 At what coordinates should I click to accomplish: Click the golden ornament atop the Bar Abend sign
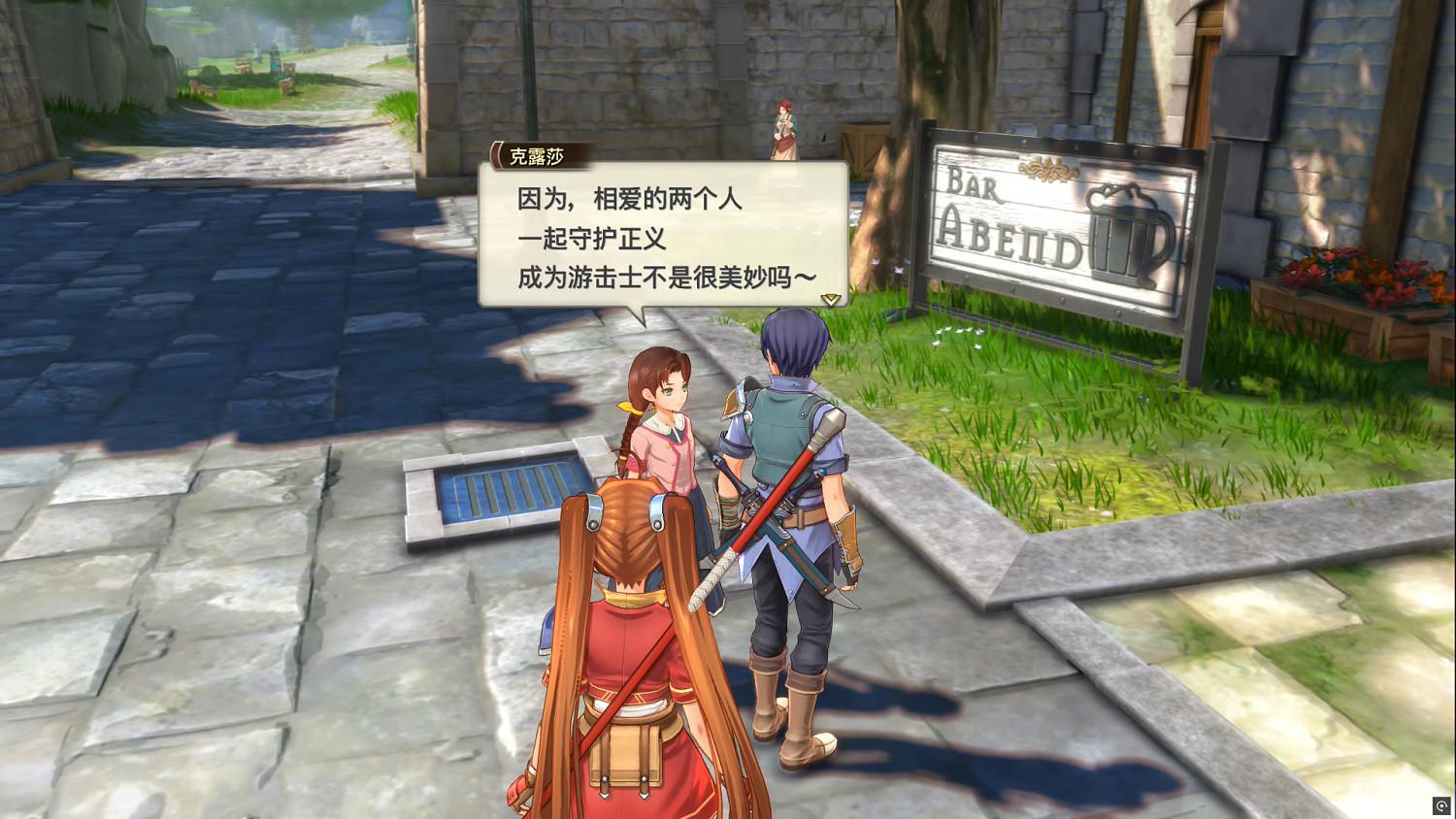[x=1048, y=167]
